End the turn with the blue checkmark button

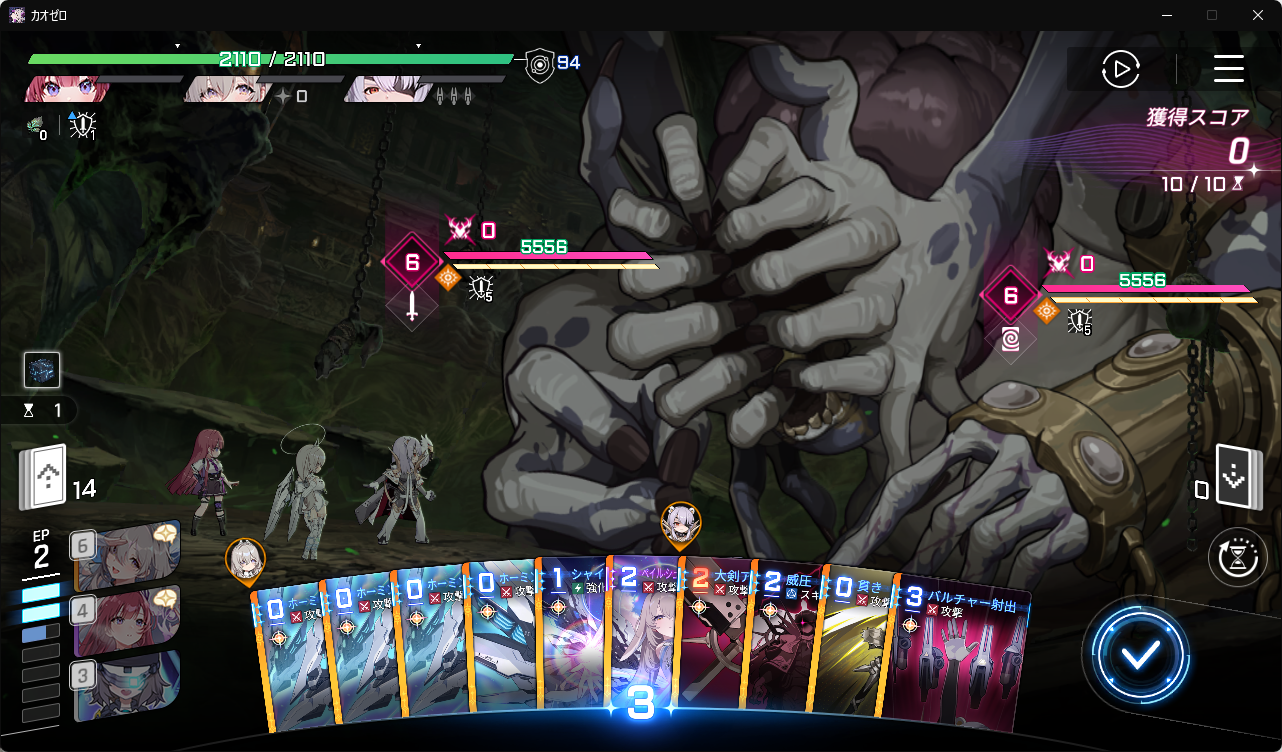click(1140, 655)
